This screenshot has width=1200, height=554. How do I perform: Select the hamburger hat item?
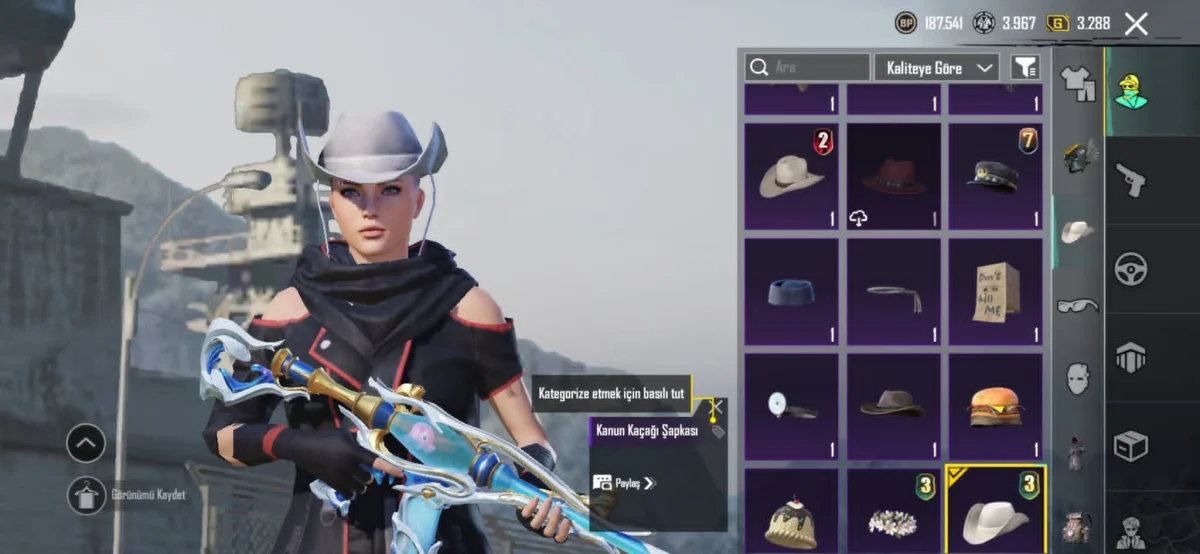[994, 405]
